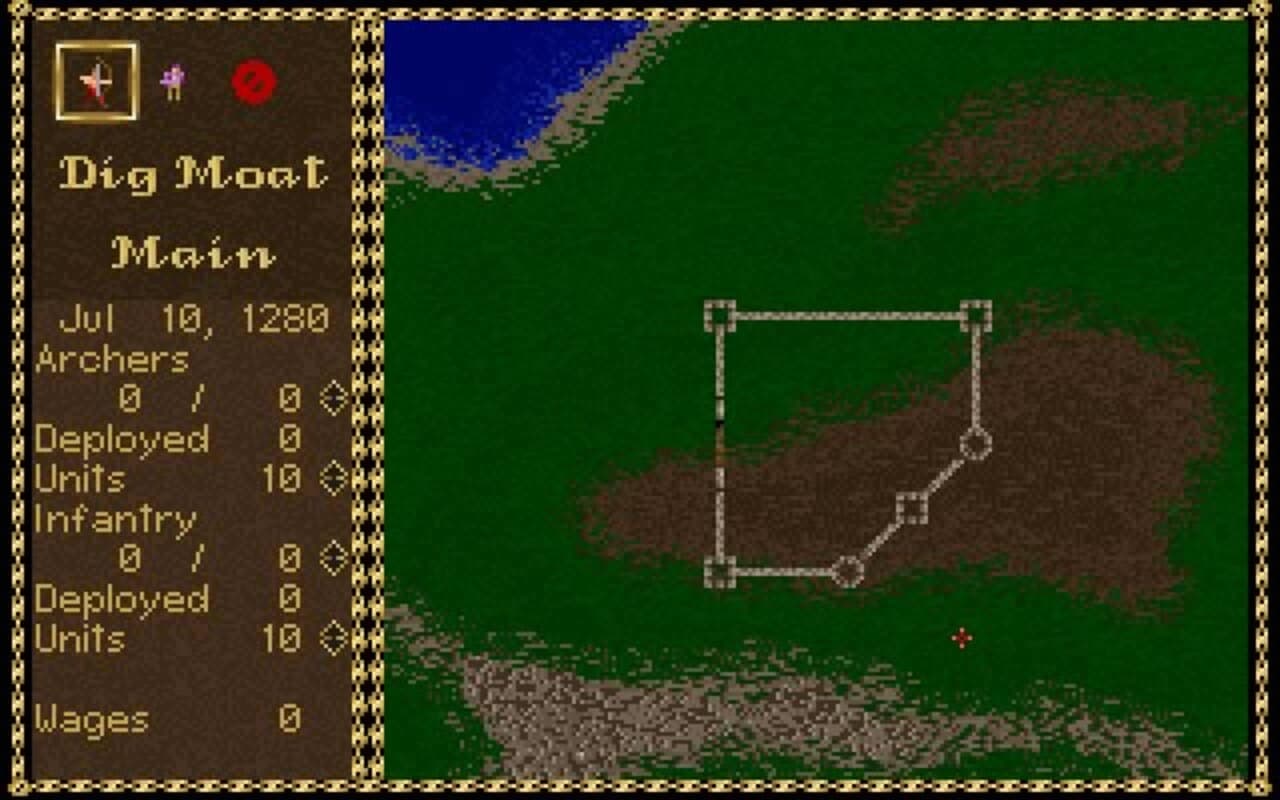Increase the Infantry count stepper
Image resolution: width=1280 pixels, height=800 pixels.
[336, 558]
